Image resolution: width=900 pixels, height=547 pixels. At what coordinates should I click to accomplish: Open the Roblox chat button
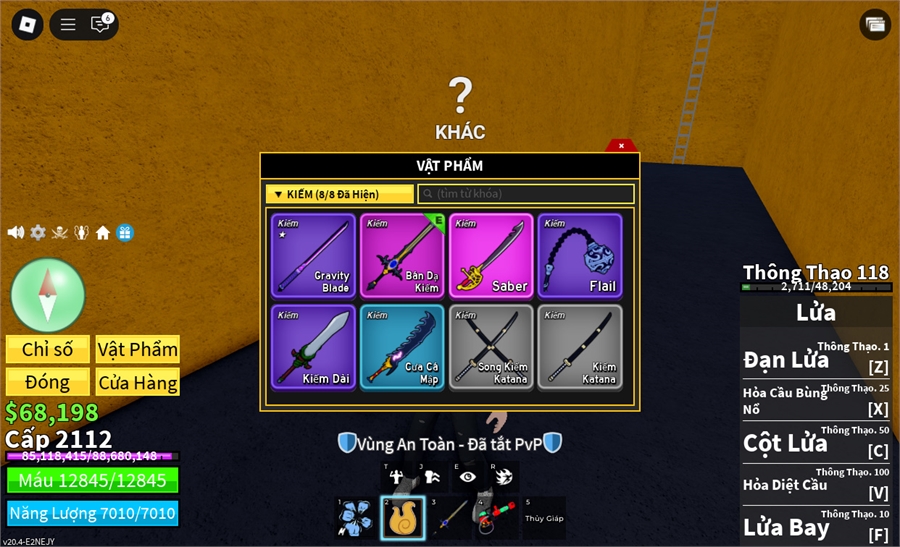[101, 24]
